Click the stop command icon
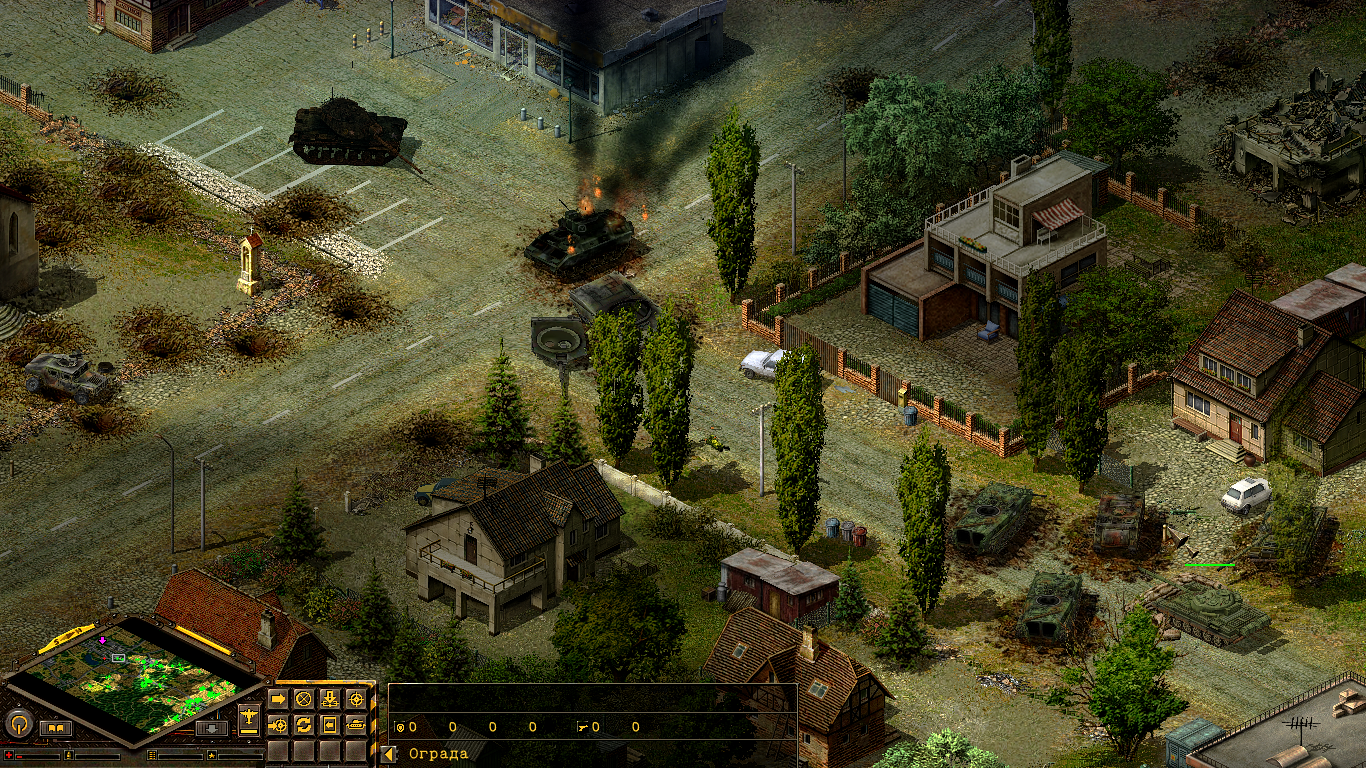The height and width of the screenshot is (768, 1366). pyautogui.click(x=304, y=699)
